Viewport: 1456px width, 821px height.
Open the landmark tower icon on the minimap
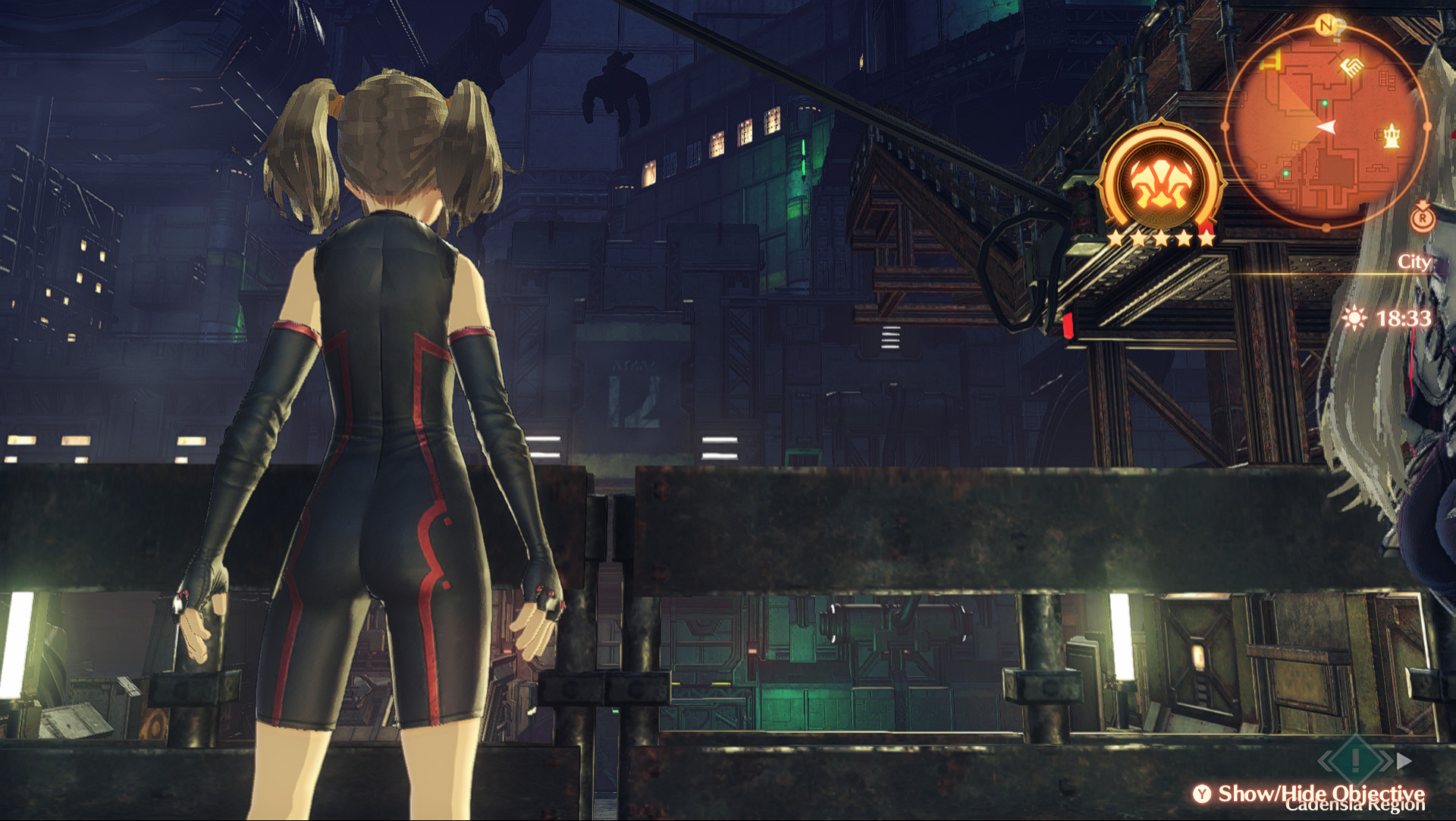1392,136
